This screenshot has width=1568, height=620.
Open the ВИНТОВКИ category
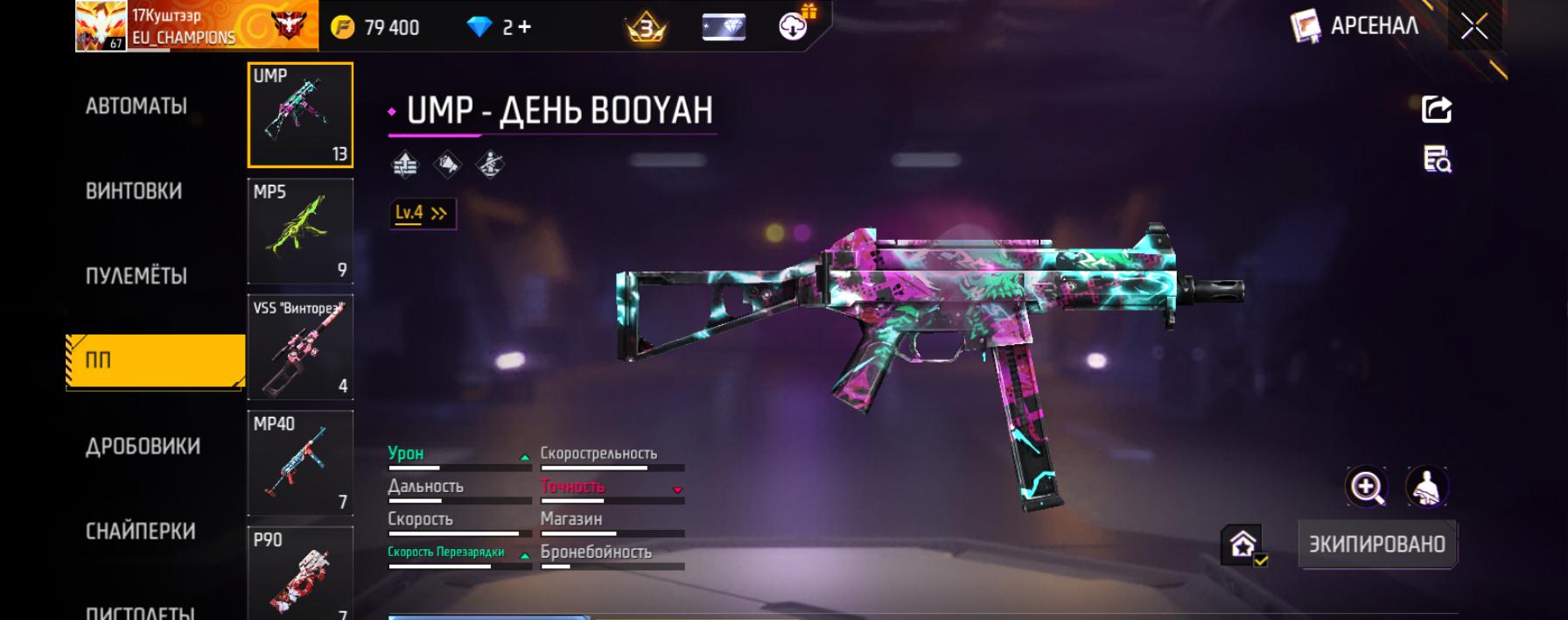[134, 192]
